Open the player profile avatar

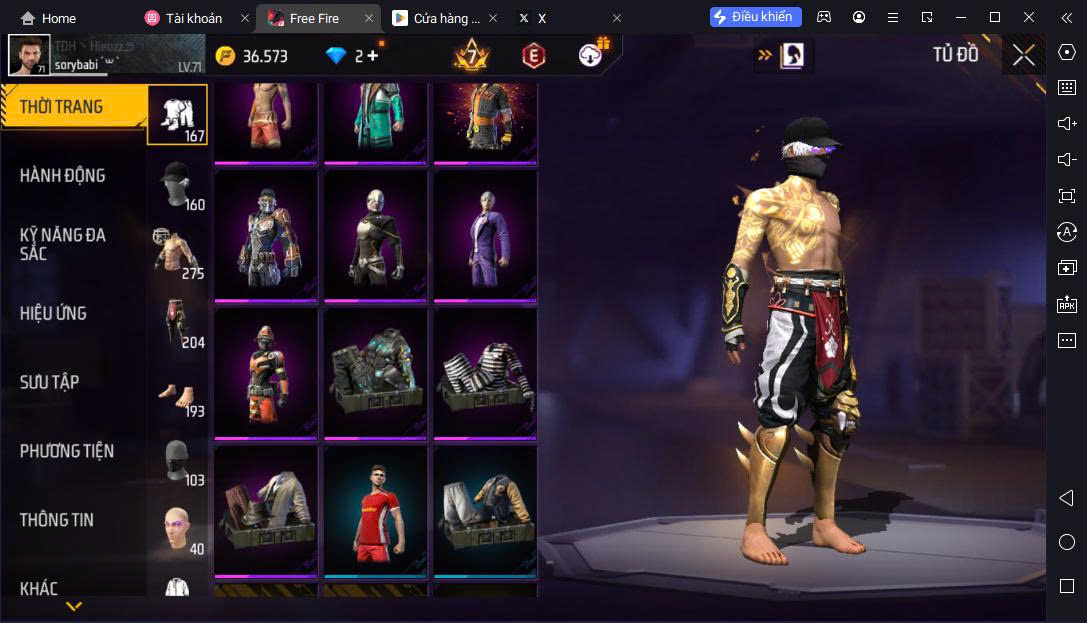(29, 55)
